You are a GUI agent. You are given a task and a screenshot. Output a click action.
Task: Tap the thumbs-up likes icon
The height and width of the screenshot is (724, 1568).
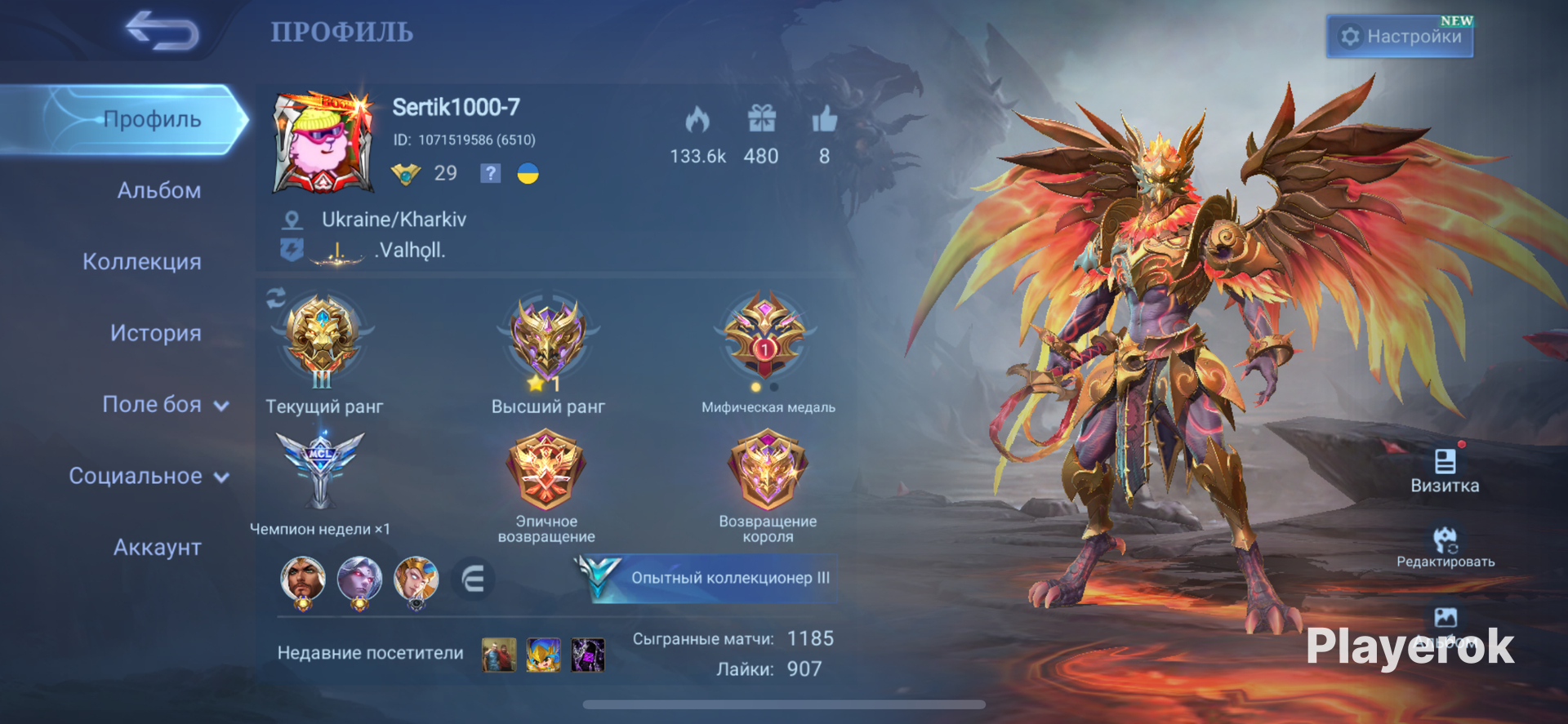[824, 119]
